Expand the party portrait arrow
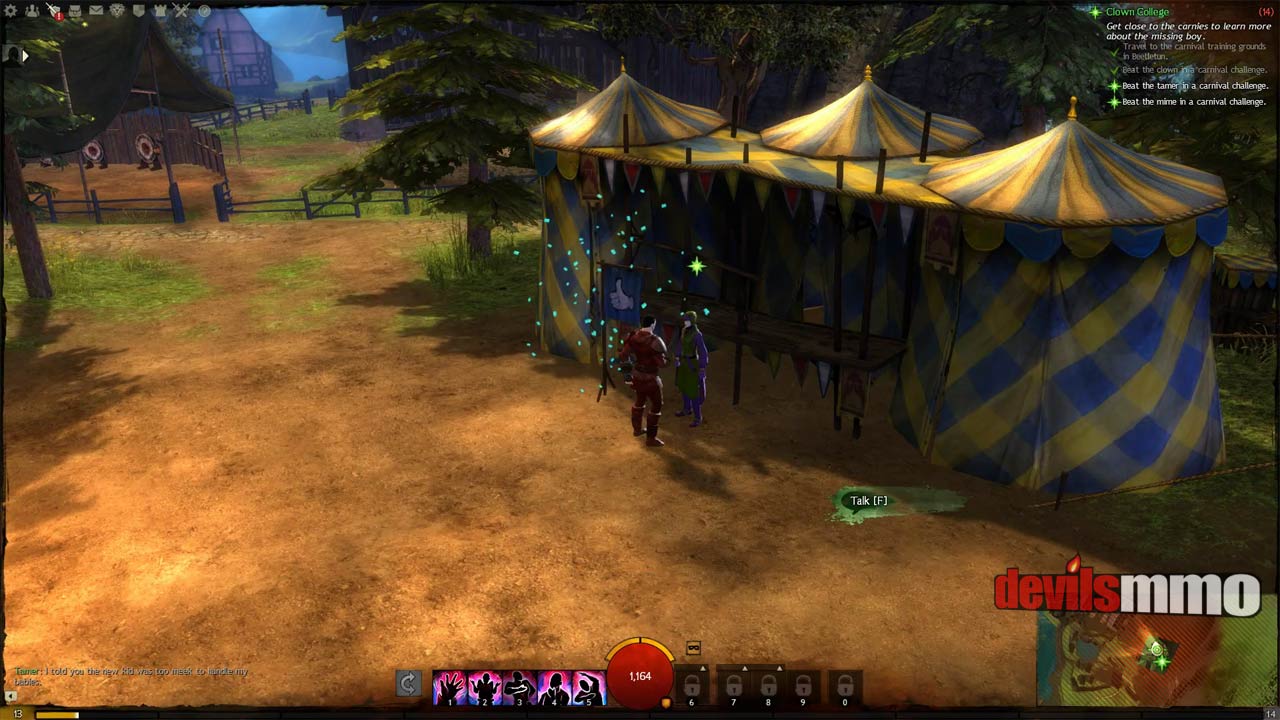This screenshot has height=720, width=1280. 25,56
